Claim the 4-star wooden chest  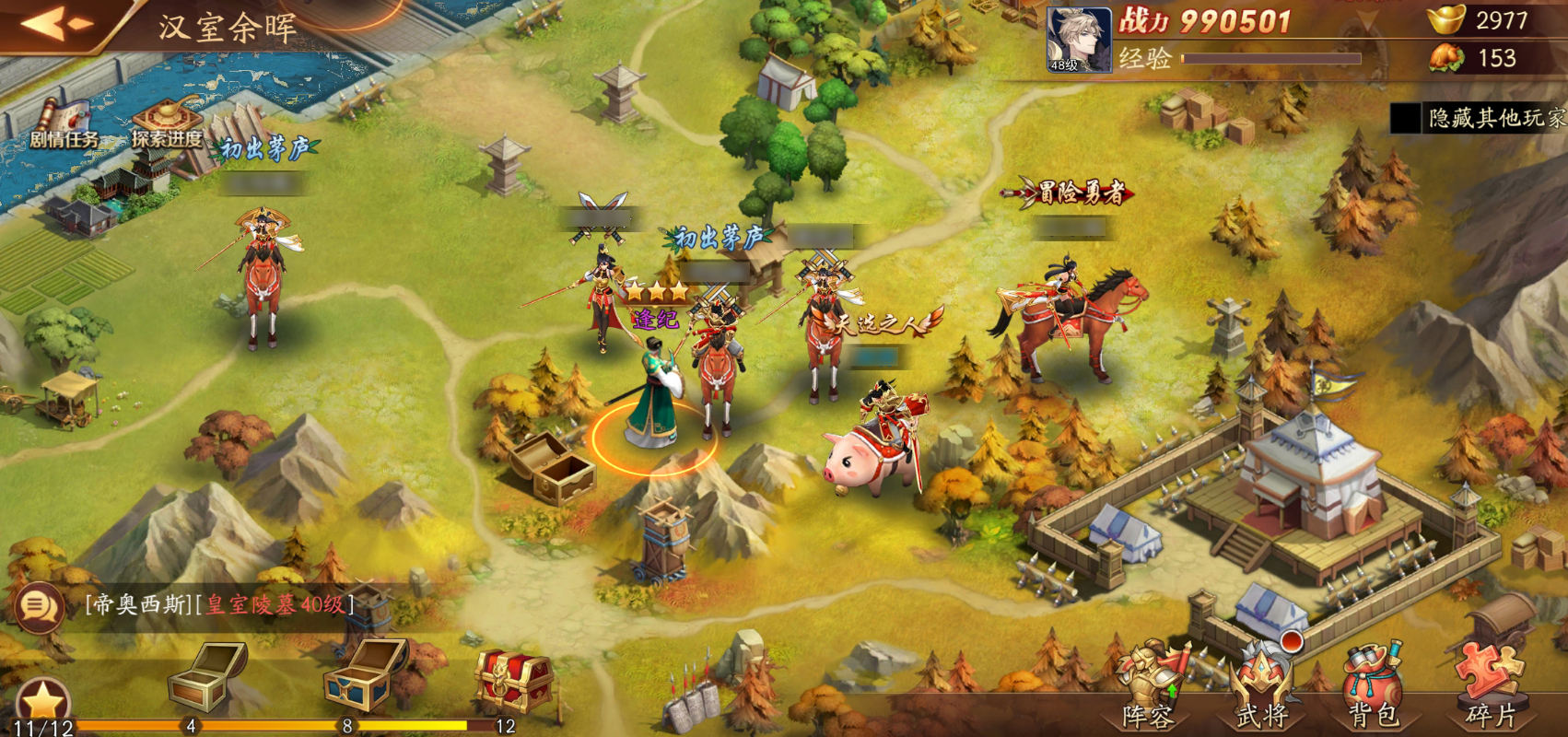pos(207,677)
